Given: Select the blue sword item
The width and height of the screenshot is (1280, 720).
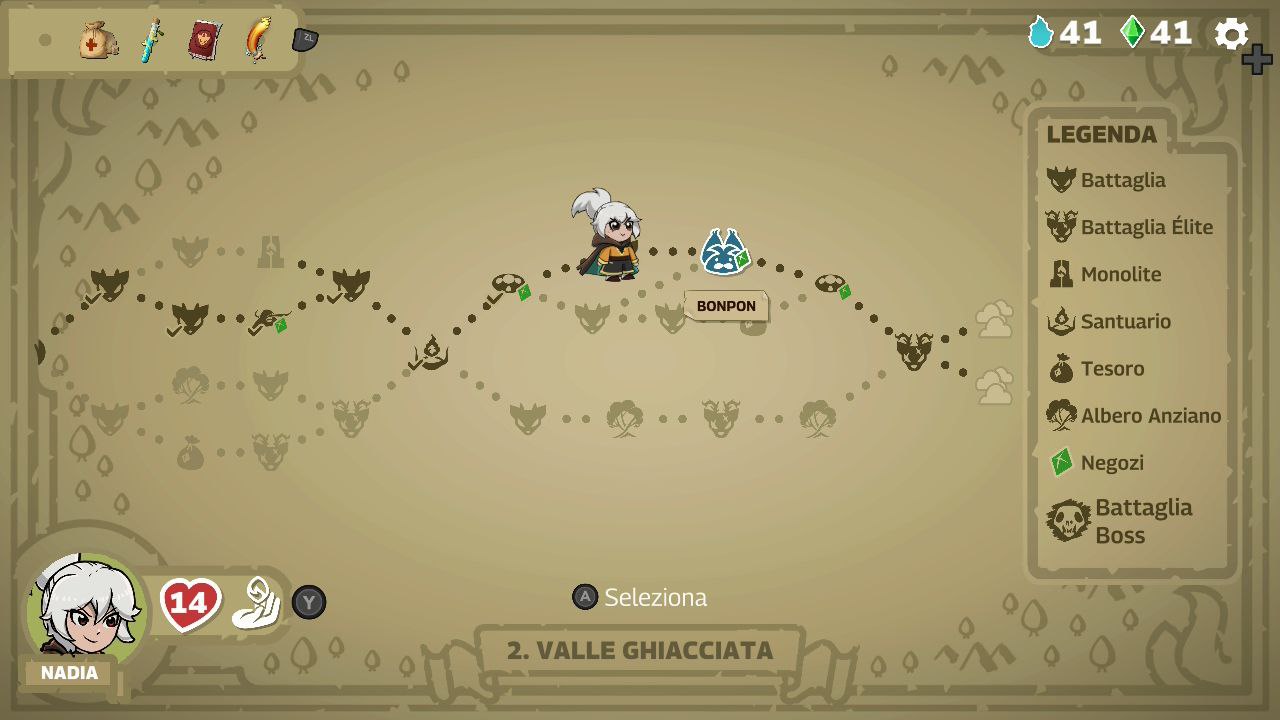Looking at the screenshot, I should tap(152, 41).
